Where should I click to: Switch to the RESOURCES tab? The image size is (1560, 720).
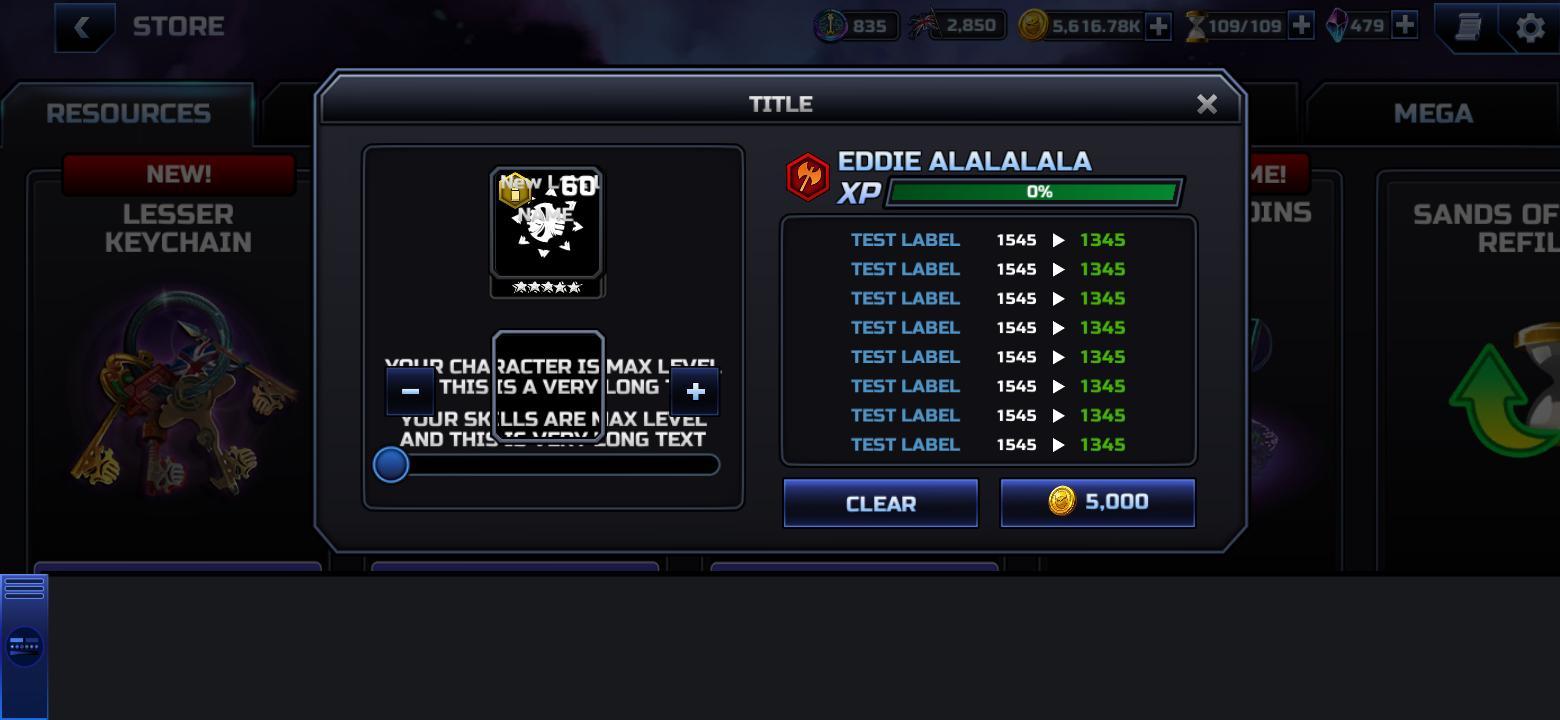(x=128, y=113)
